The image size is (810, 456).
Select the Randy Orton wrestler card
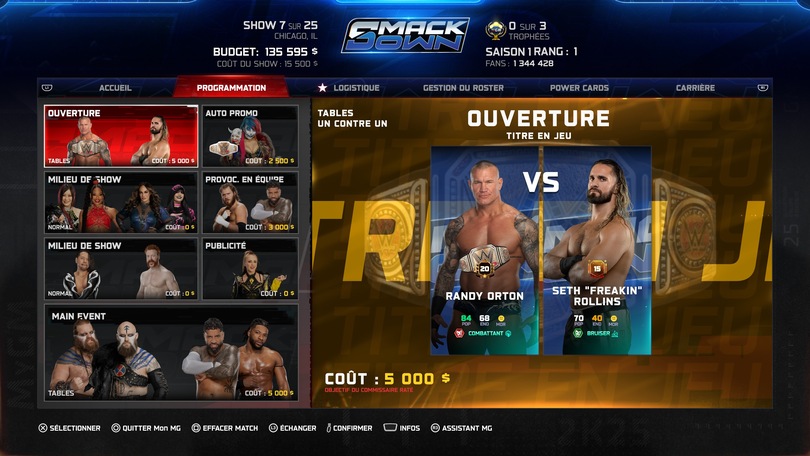pos(485,250)
